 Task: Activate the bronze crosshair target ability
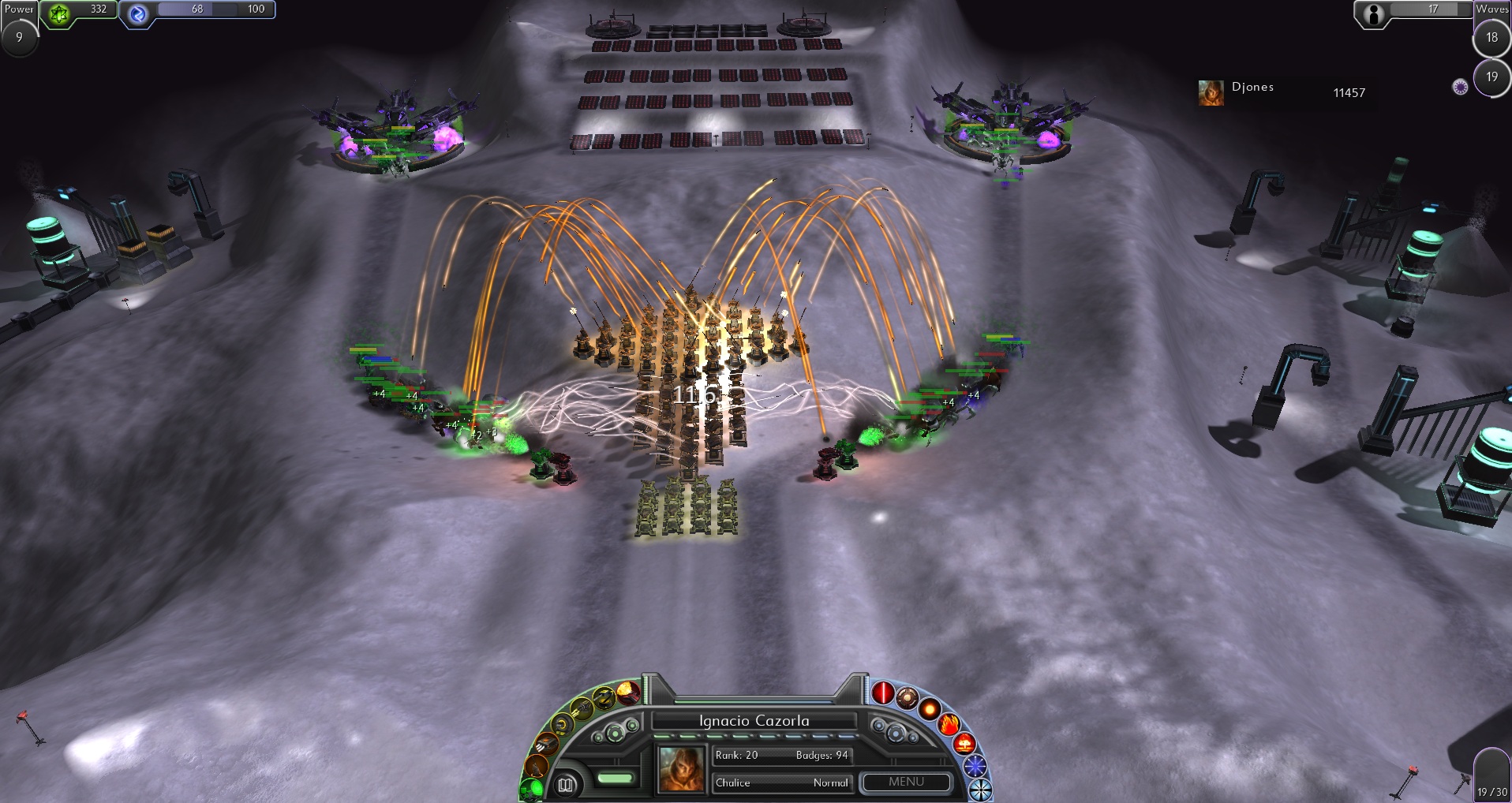click(907, 697)
